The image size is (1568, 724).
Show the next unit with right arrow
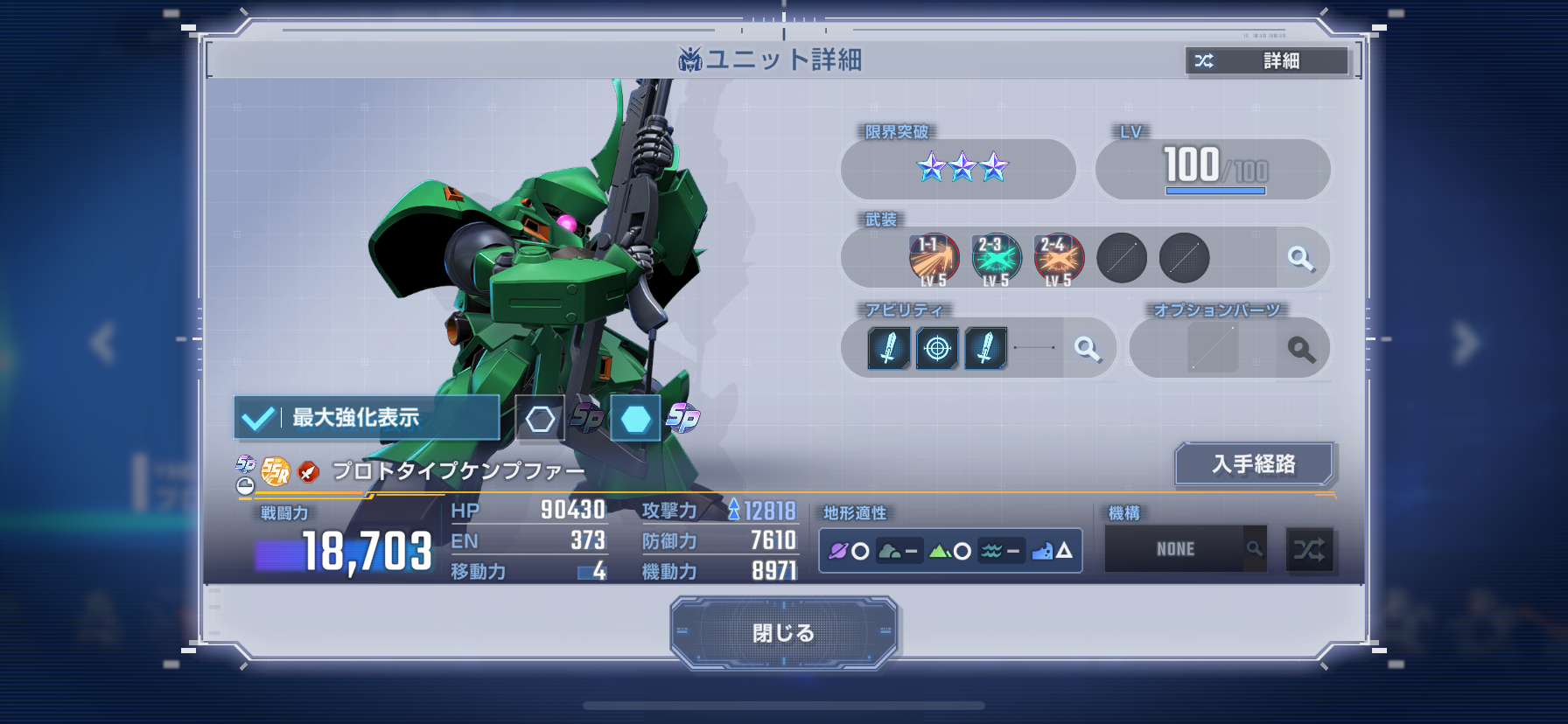[1466, 342]
